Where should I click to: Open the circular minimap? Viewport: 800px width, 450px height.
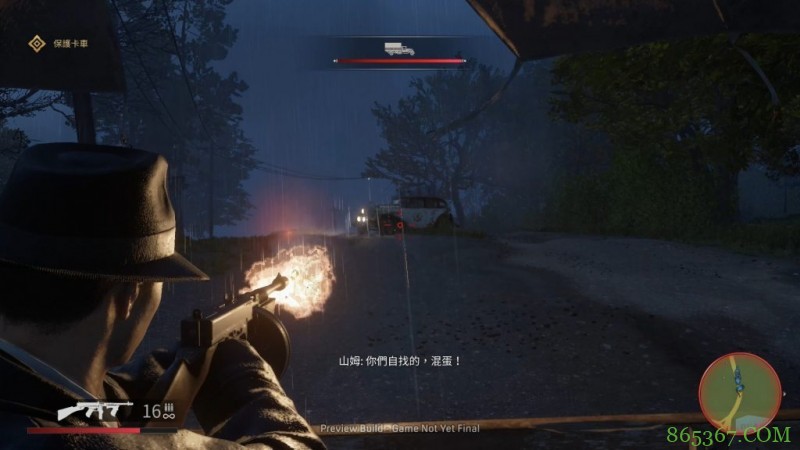(739, 393)
